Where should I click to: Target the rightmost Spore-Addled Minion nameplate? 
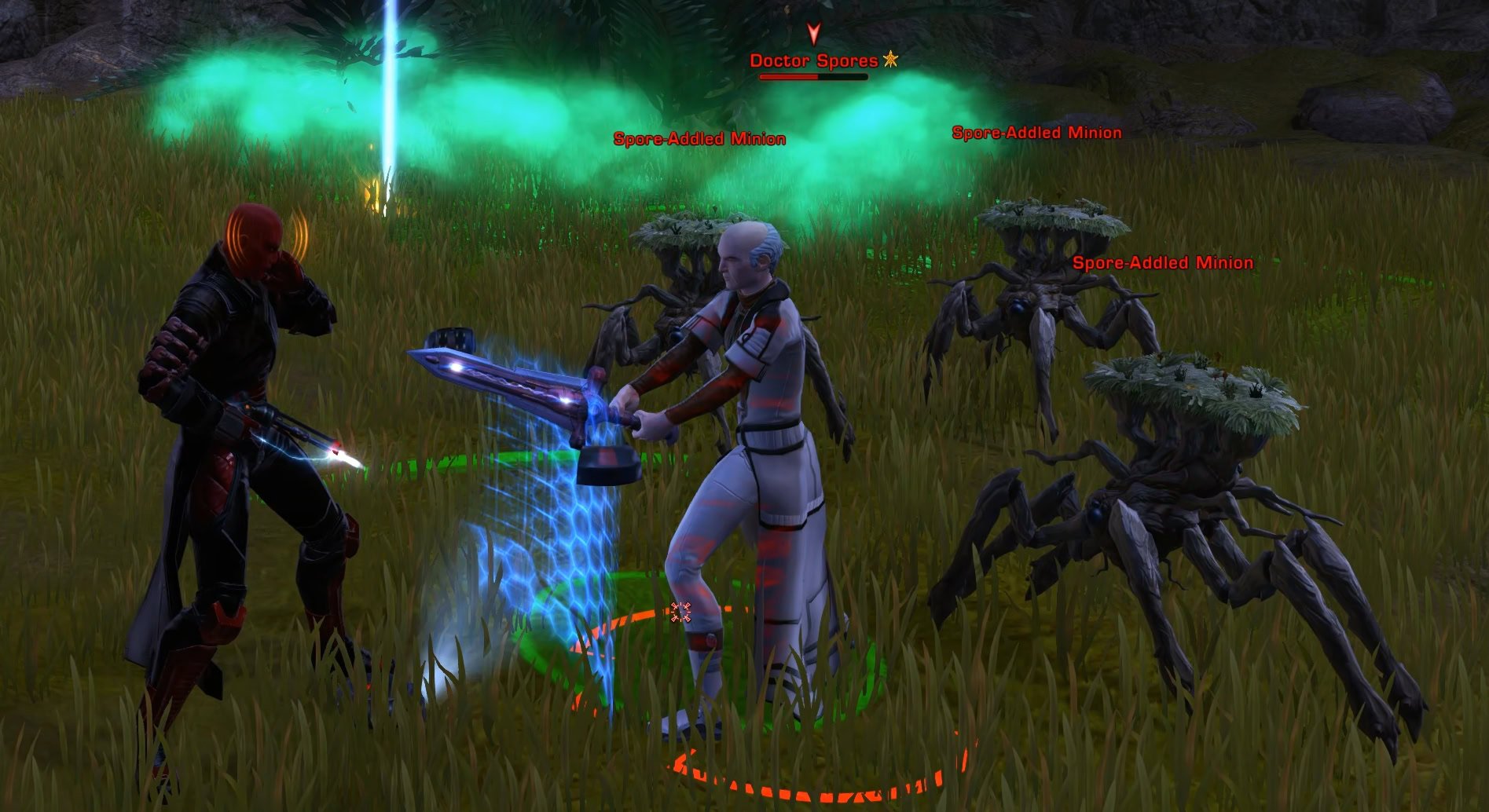click(x=1161, y=264)
